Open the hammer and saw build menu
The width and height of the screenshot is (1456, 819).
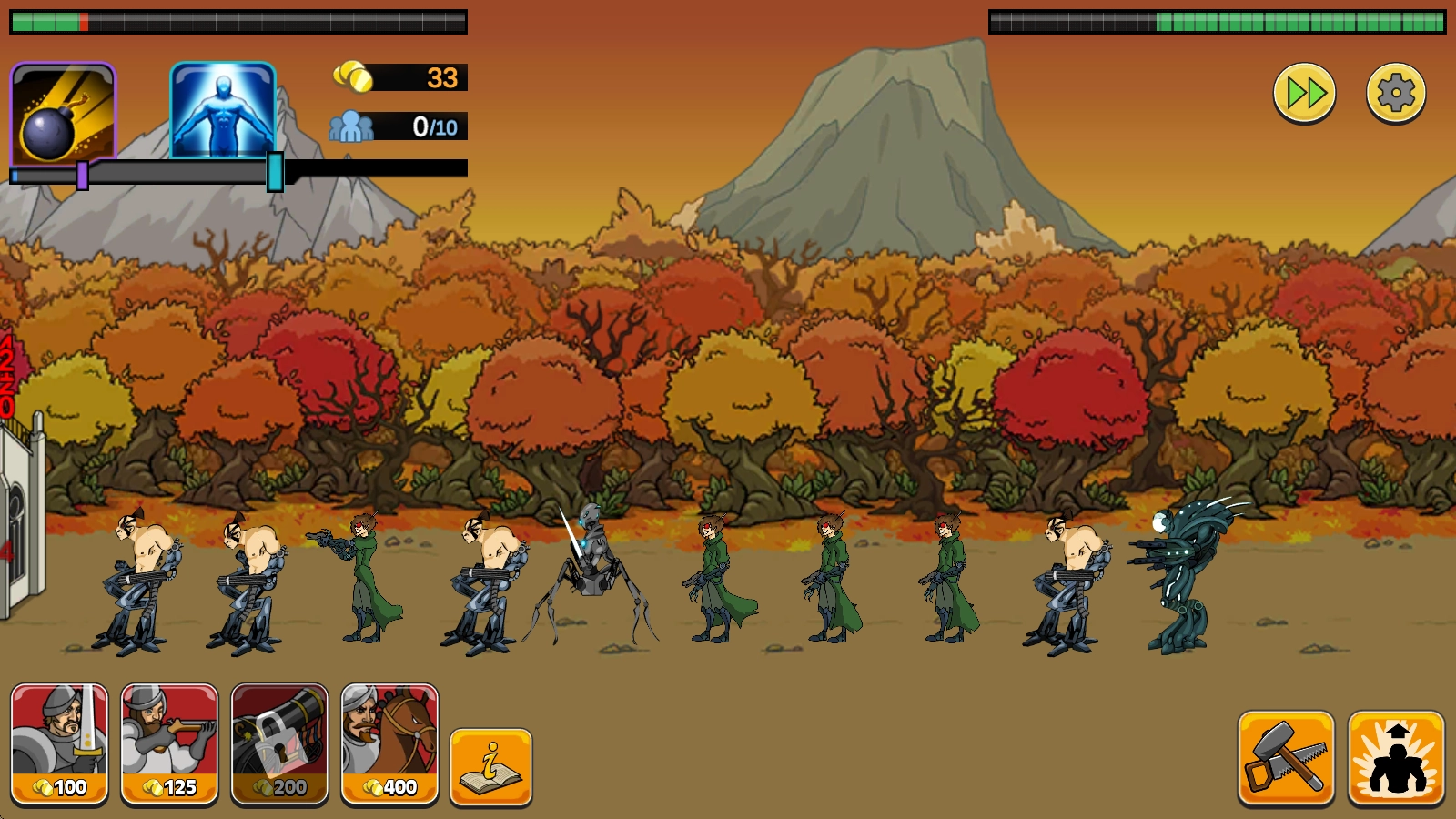click(x=1286, y=758)
